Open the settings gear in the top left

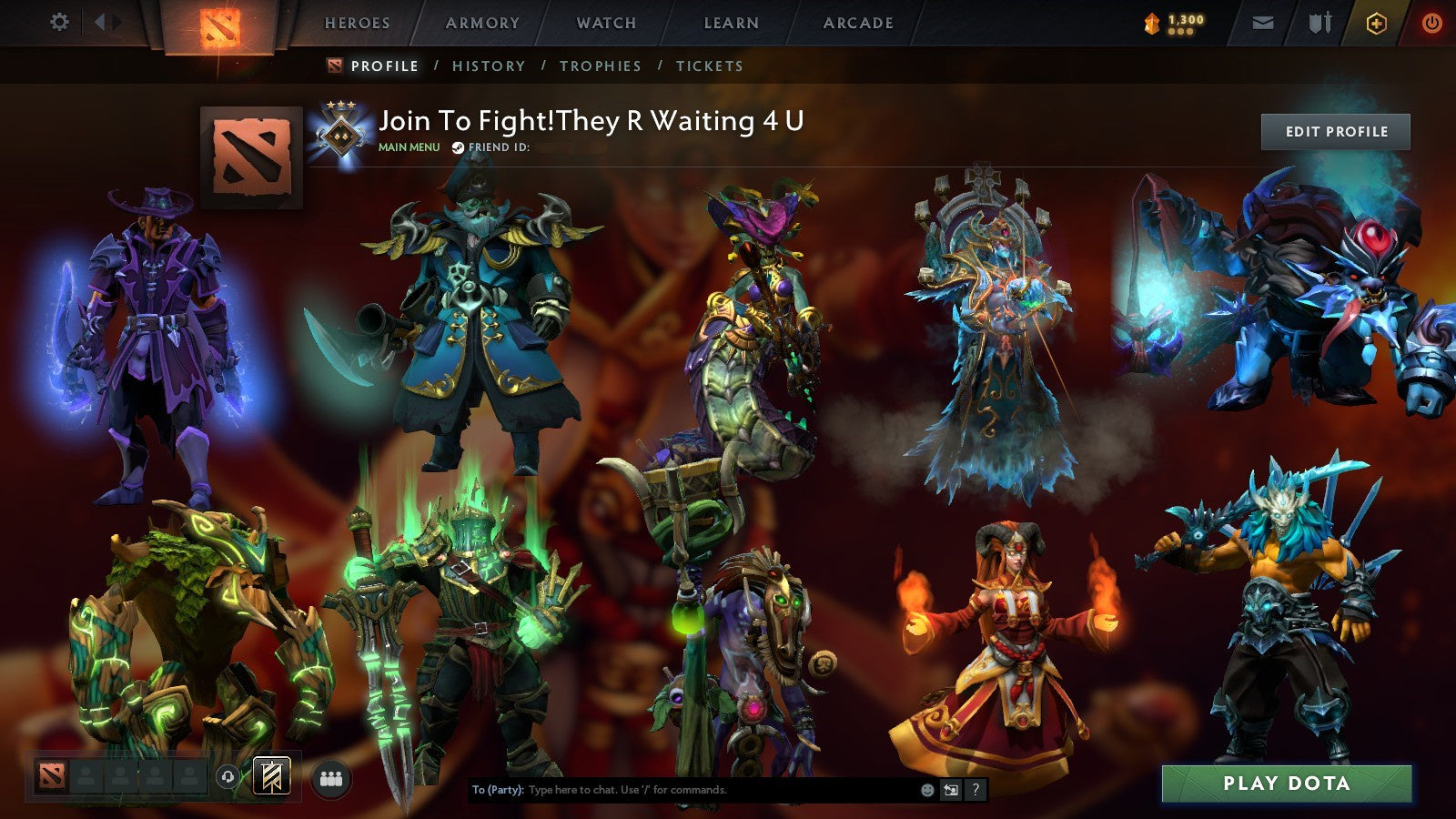pos(59,19)
